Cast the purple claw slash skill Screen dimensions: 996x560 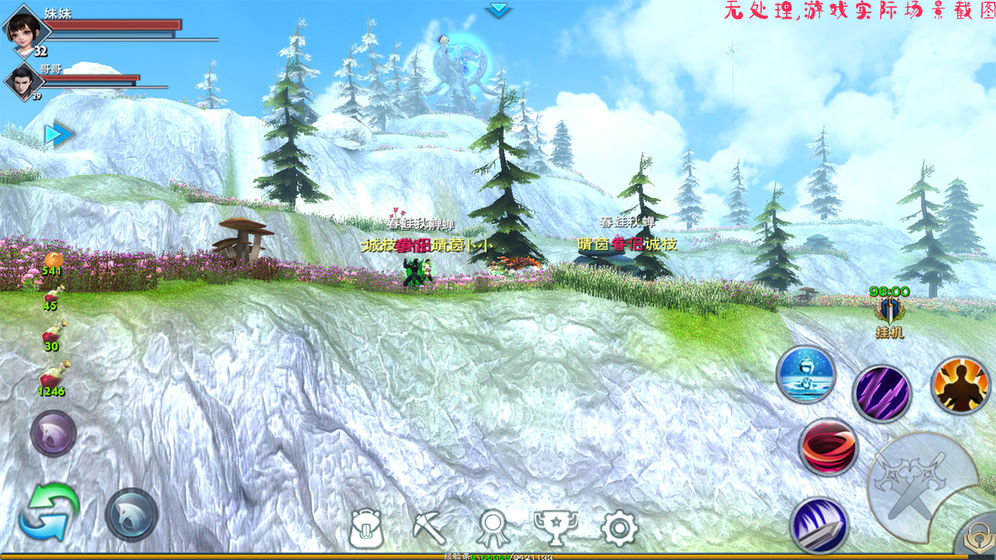pyautogui.click(x=881, y=393)
